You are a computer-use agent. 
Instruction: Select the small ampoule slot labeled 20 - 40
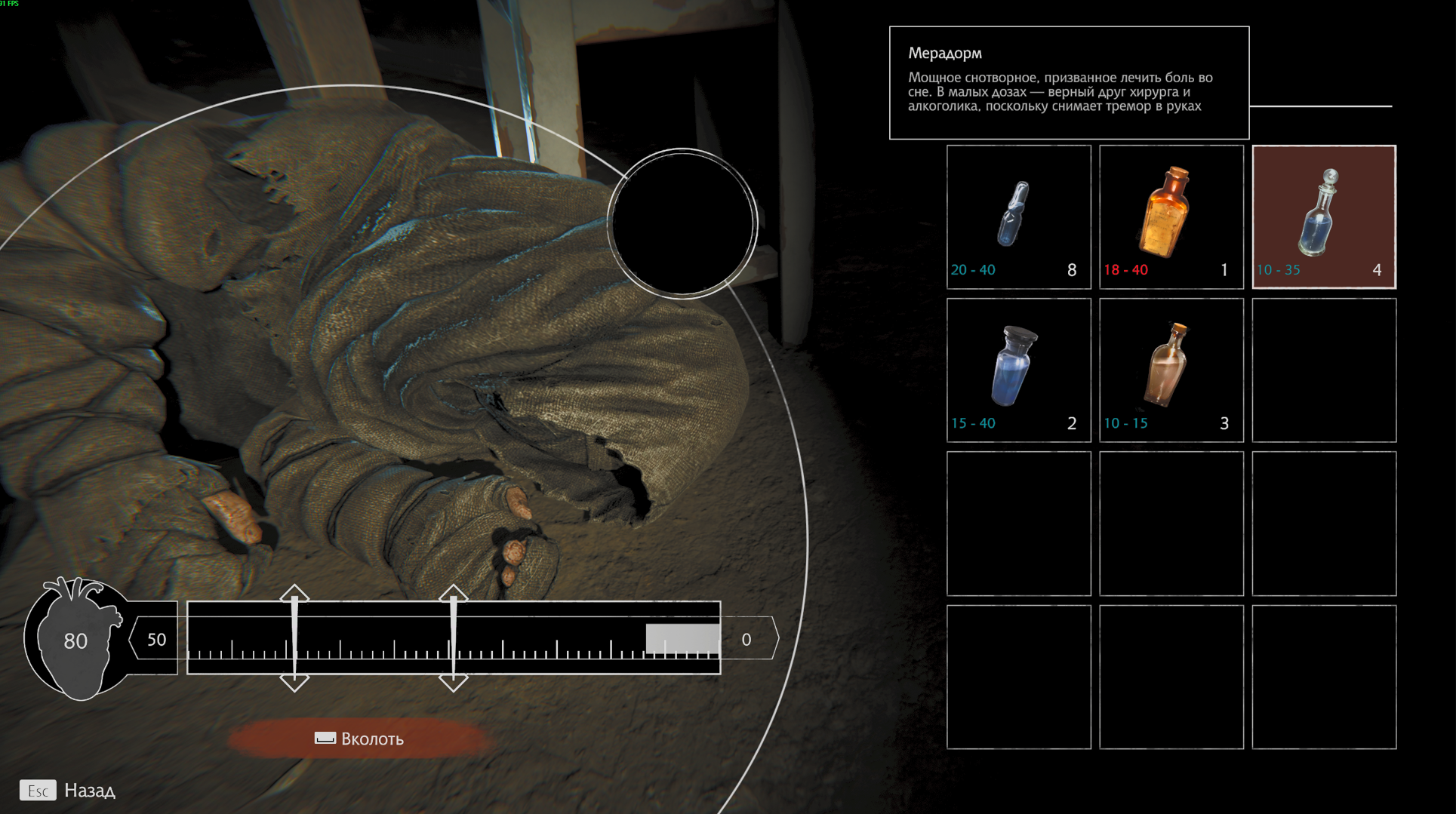click(1018, 217)
